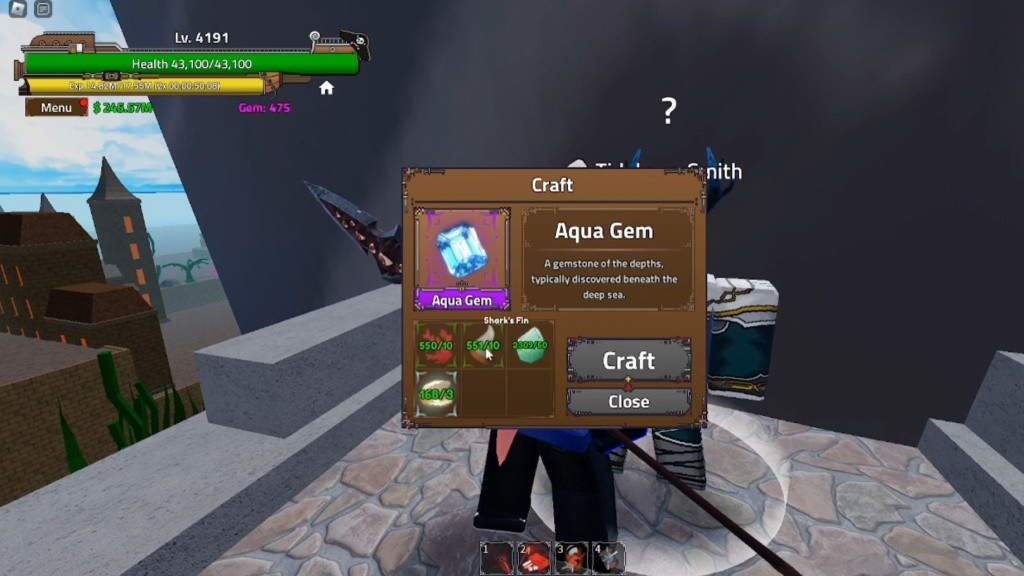This screenshot has height=576, width=1024.
Task: Open the Roblox chat window
Action: tap(43, 9)
